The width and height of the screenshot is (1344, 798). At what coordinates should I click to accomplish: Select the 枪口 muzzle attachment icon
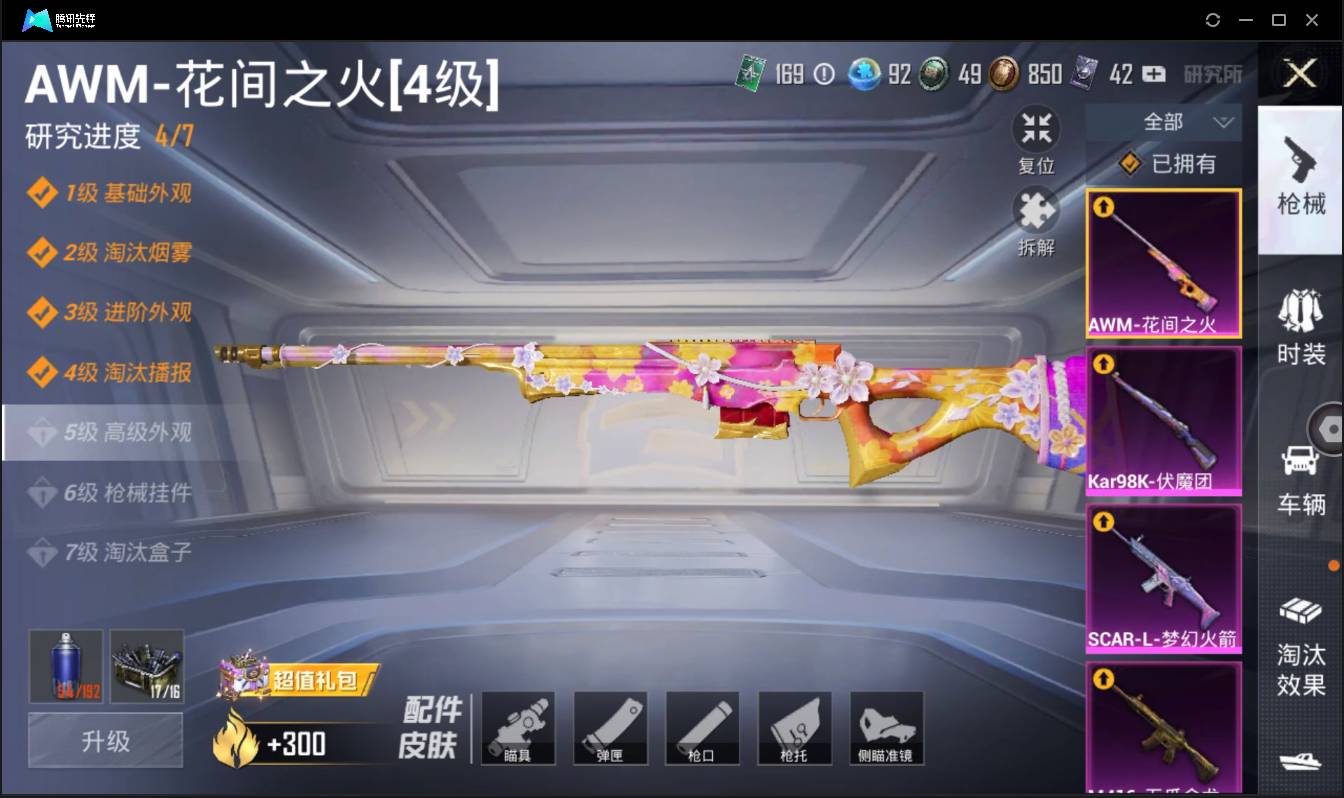point(702,727)
